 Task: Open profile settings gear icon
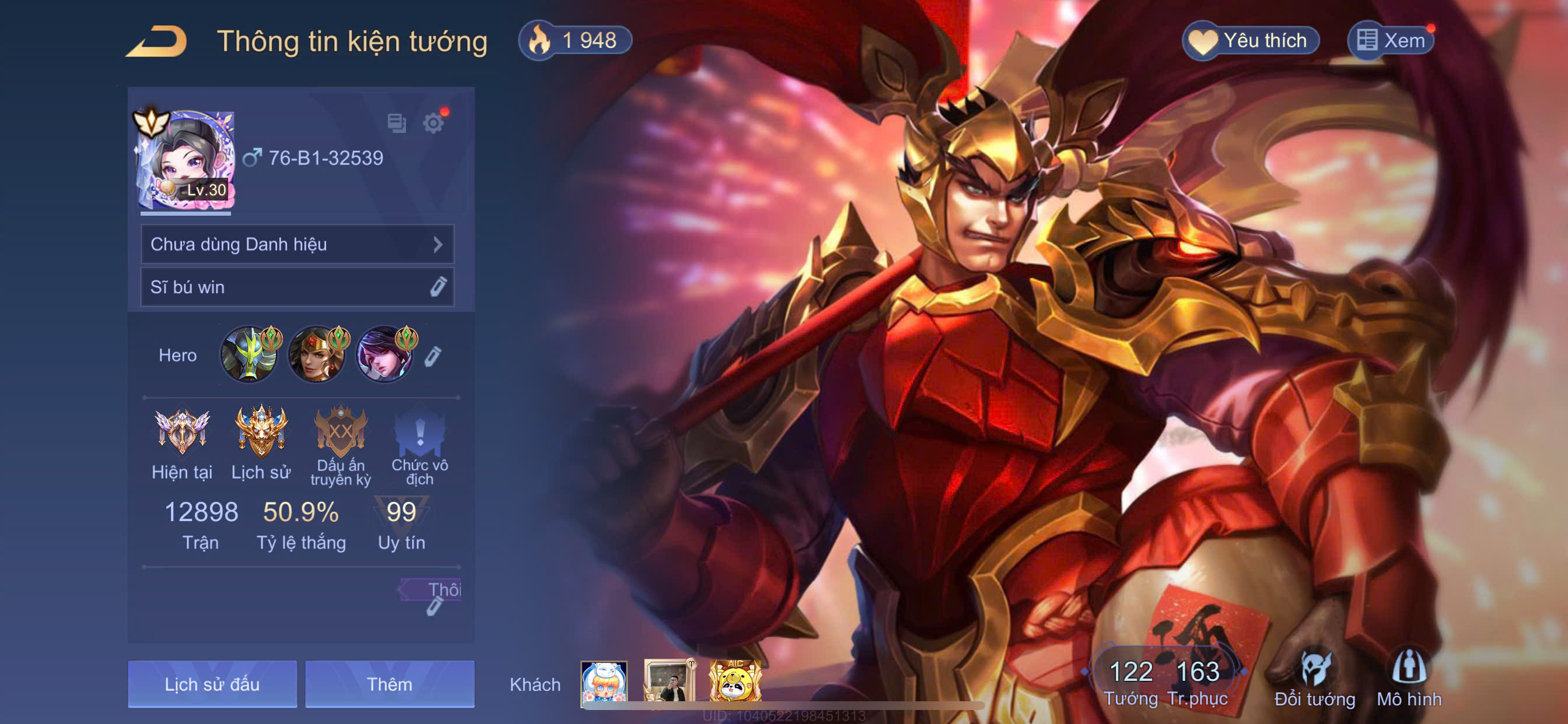coord(433,124)
